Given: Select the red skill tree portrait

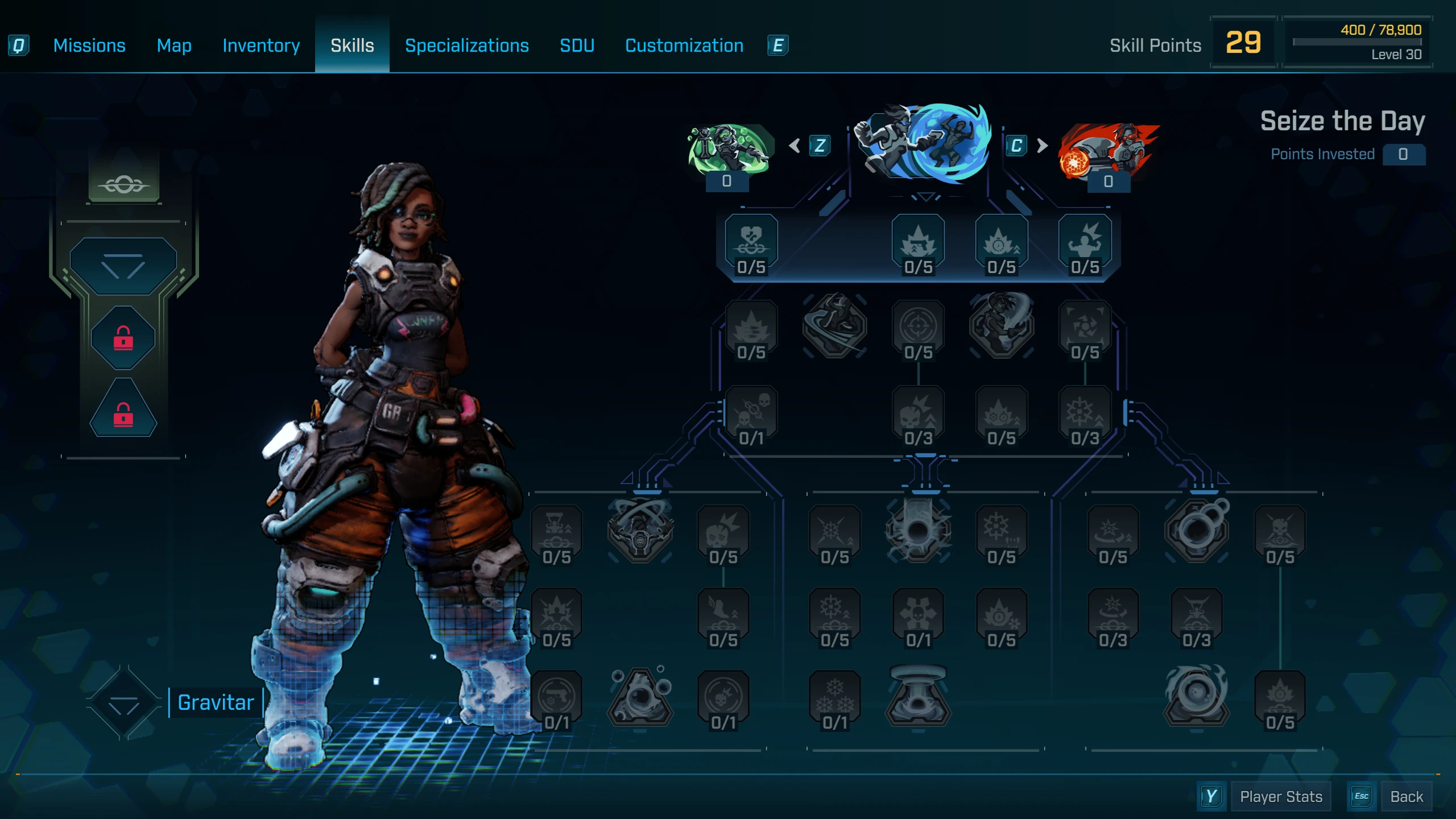Looking at the screenshot, I should (x=1108, y=150).
